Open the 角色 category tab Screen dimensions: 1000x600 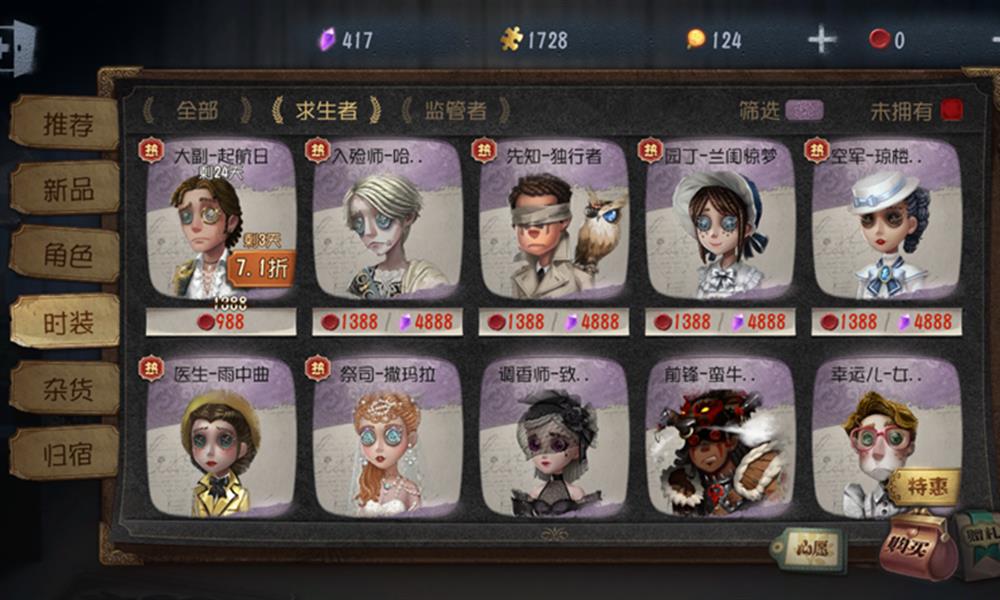(x=66, y=255)
